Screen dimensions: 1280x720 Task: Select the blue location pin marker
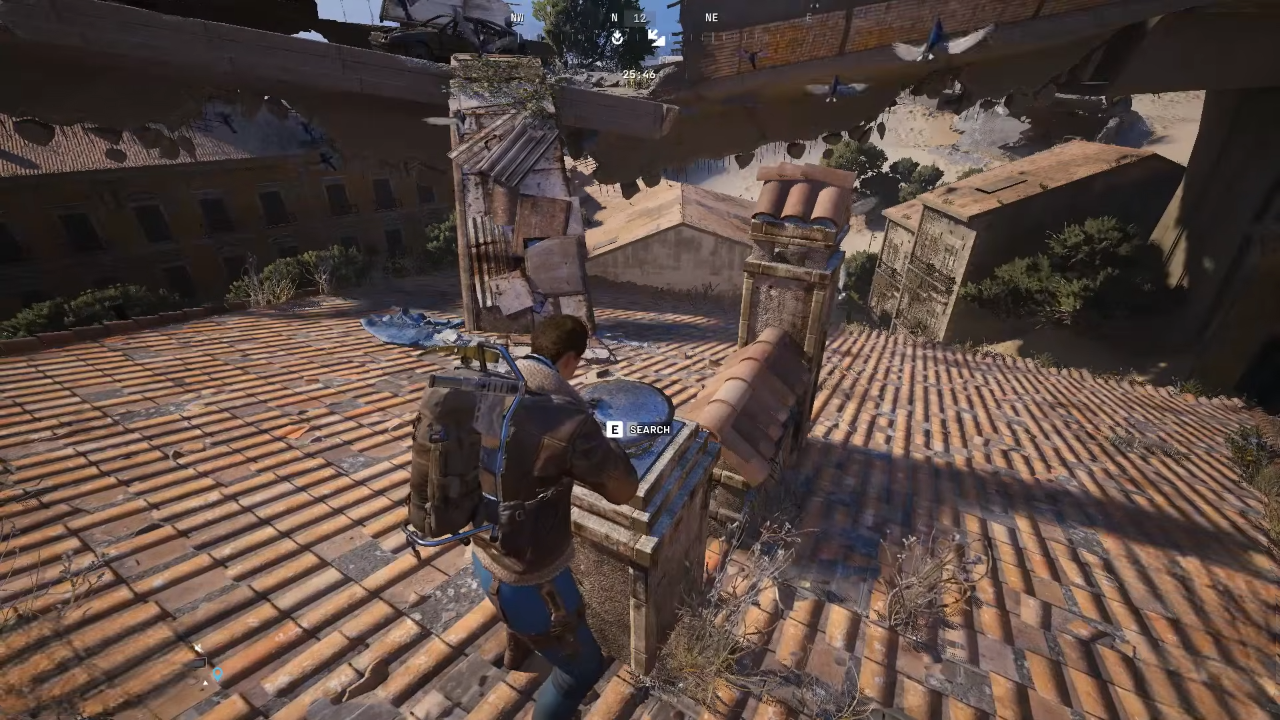pyautogui.click(x=216, y=674)
